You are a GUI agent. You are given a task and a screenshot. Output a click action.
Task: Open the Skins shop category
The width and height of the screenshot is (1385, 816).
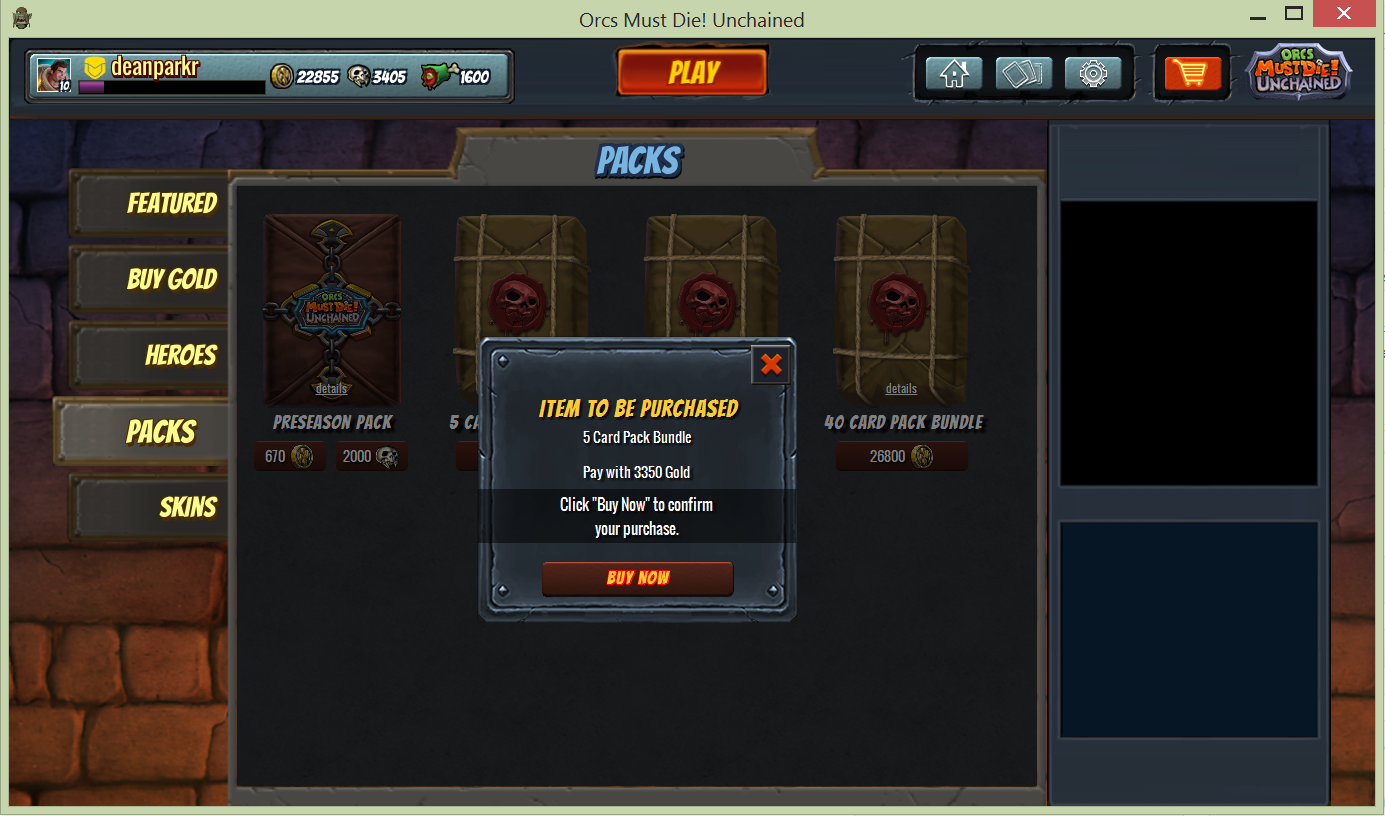(x=187, y=507)
